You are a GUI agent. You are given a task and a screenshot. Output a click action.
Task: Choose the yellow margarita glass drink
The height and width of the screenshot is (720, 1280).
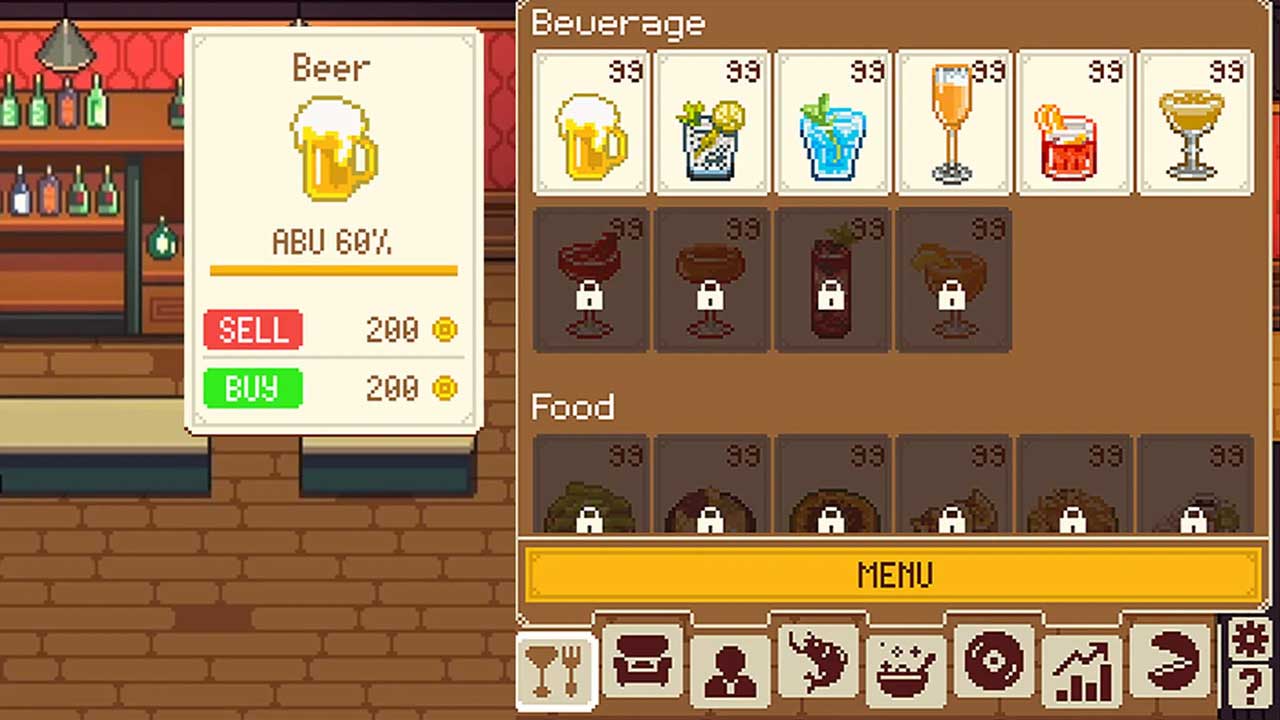1195,122
